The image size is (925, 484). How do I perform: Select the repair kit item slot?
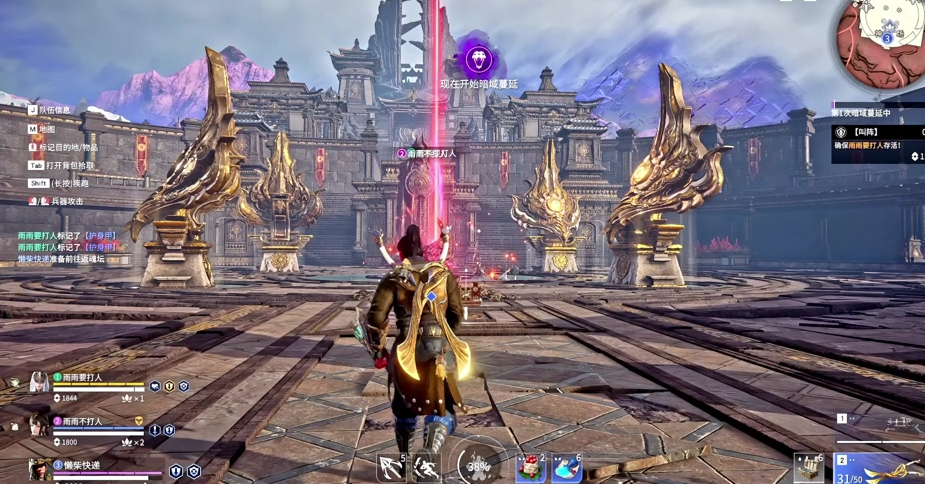[808, 467]
